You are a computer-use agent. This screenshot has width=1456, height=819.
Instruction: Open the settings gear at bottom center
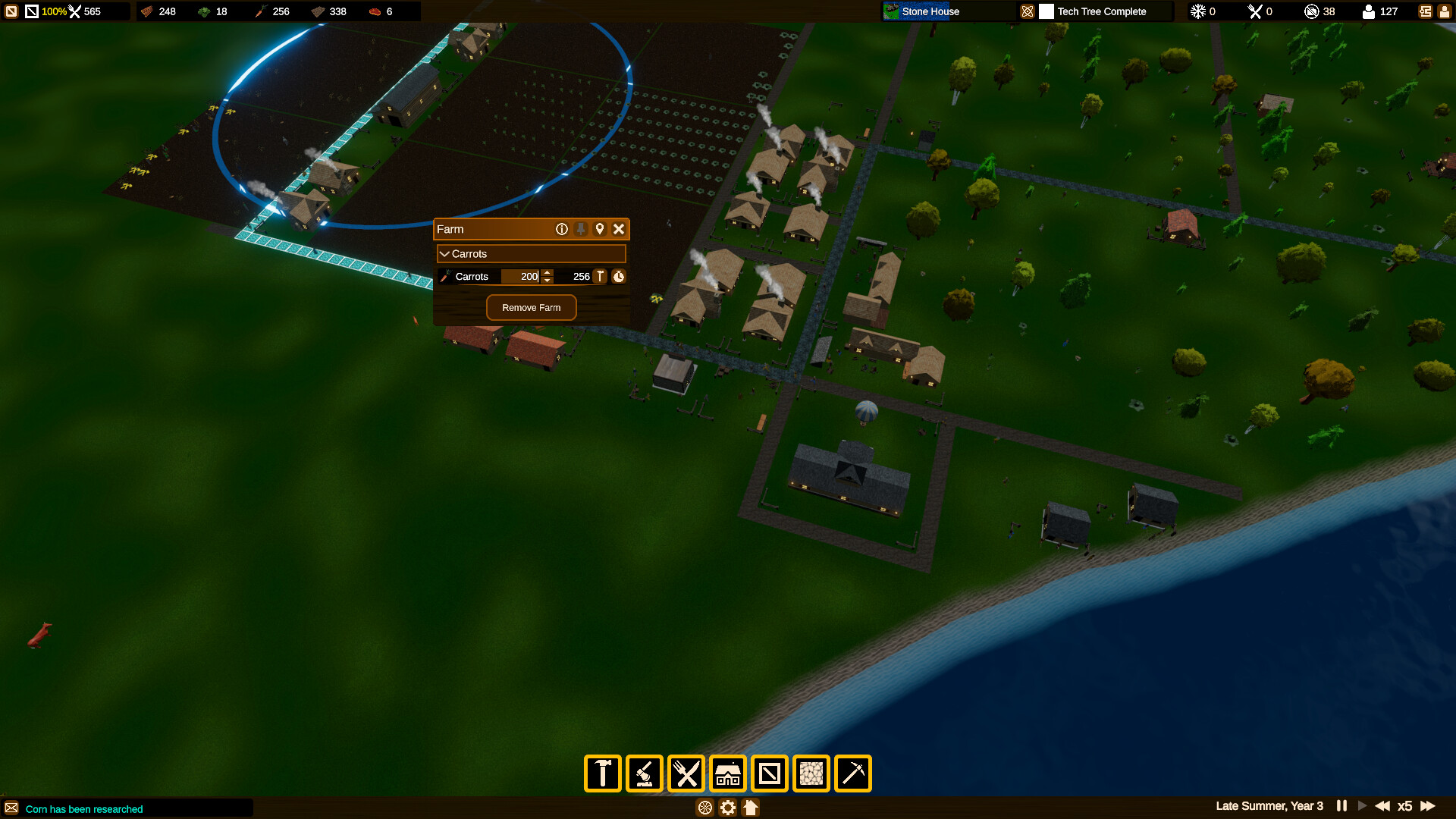[727, 808]
